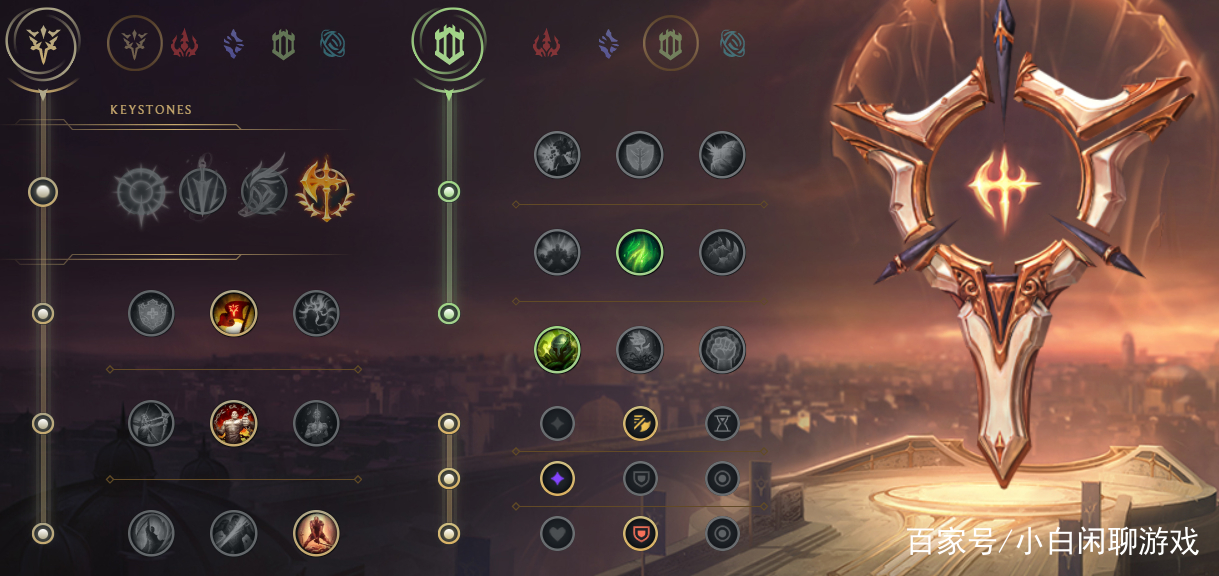Choose the heart-shaped health stat shard

point(557,533)
